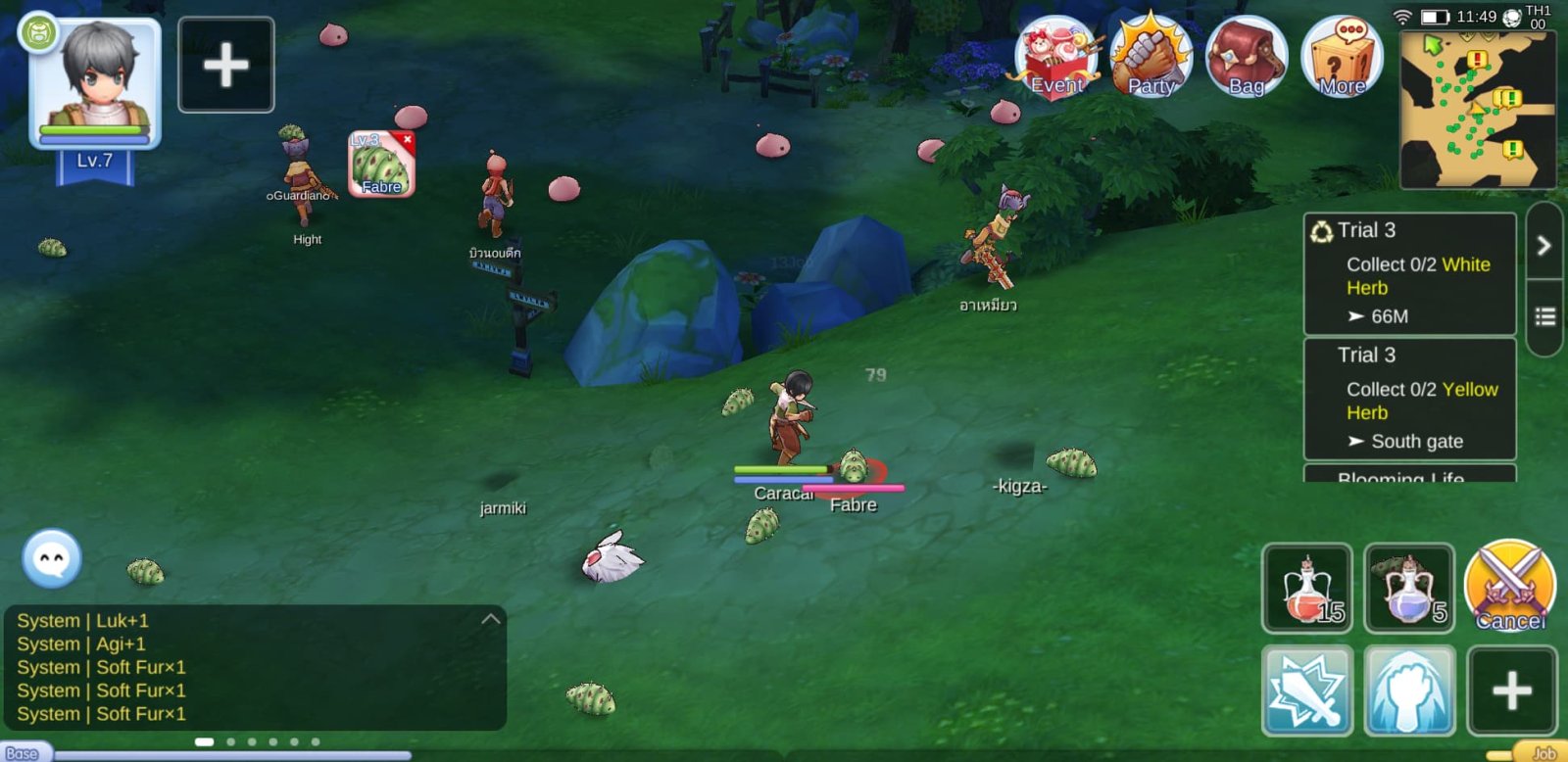
Task: Dismiss the Fabre target with its red X
Action: pos(408,140)
